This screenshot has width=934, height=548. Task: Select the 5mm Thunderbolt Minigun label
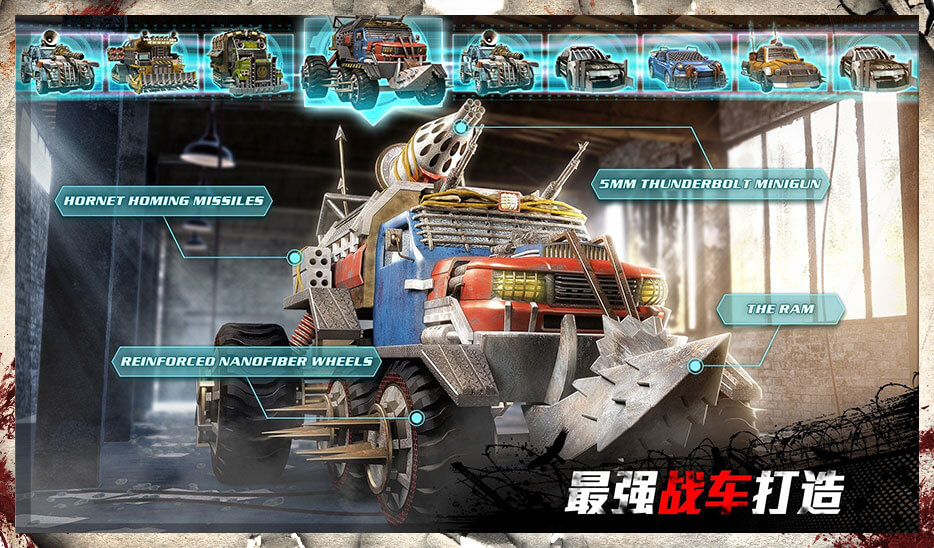click(x=710, y=184)
